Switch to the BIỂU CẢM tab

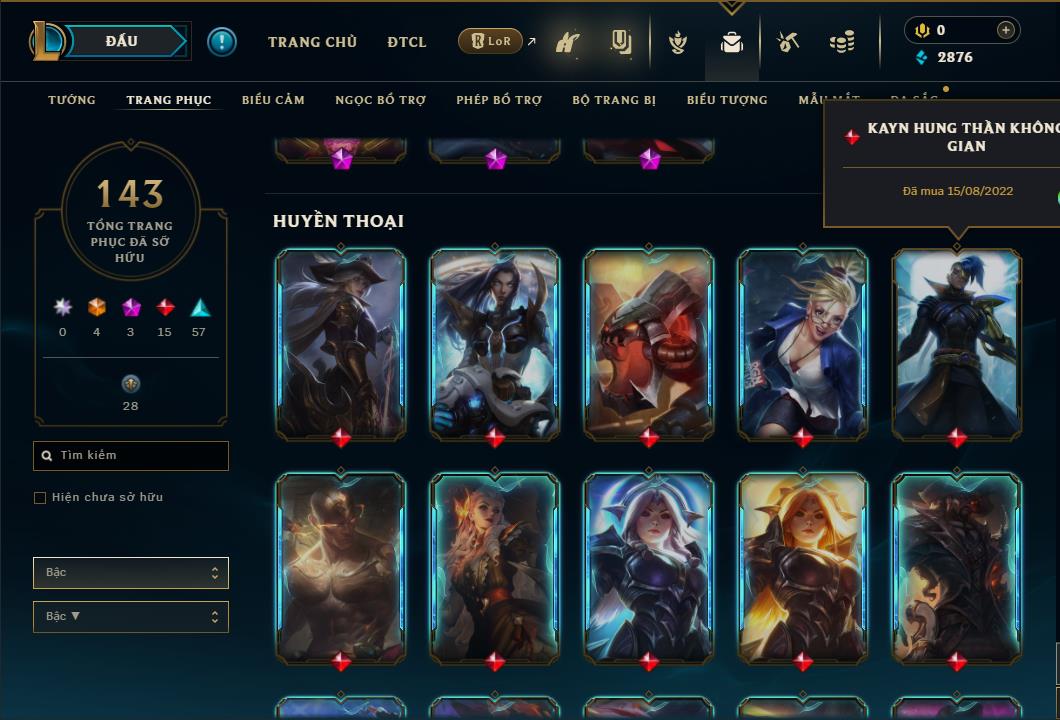click(273, 100)
